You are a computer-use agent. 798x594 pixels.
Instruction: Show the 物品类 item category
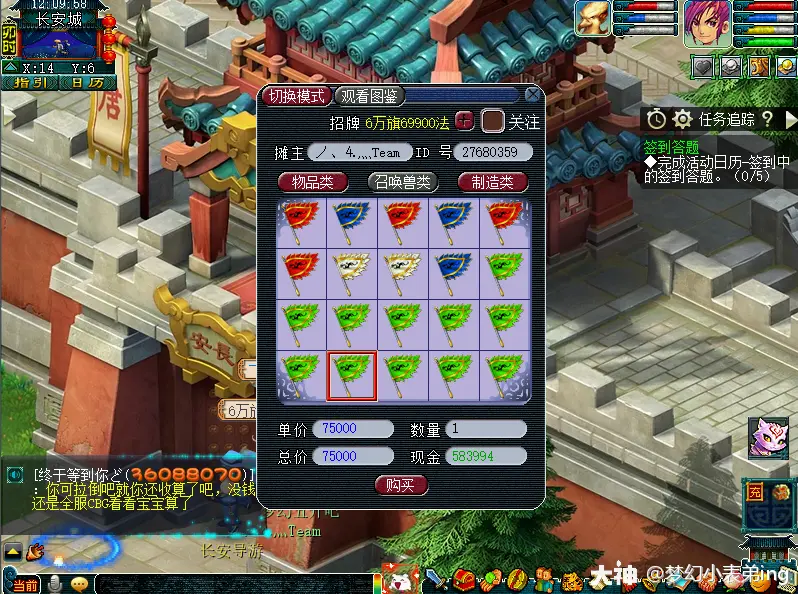pyautogui.click(x=312, y=182)
